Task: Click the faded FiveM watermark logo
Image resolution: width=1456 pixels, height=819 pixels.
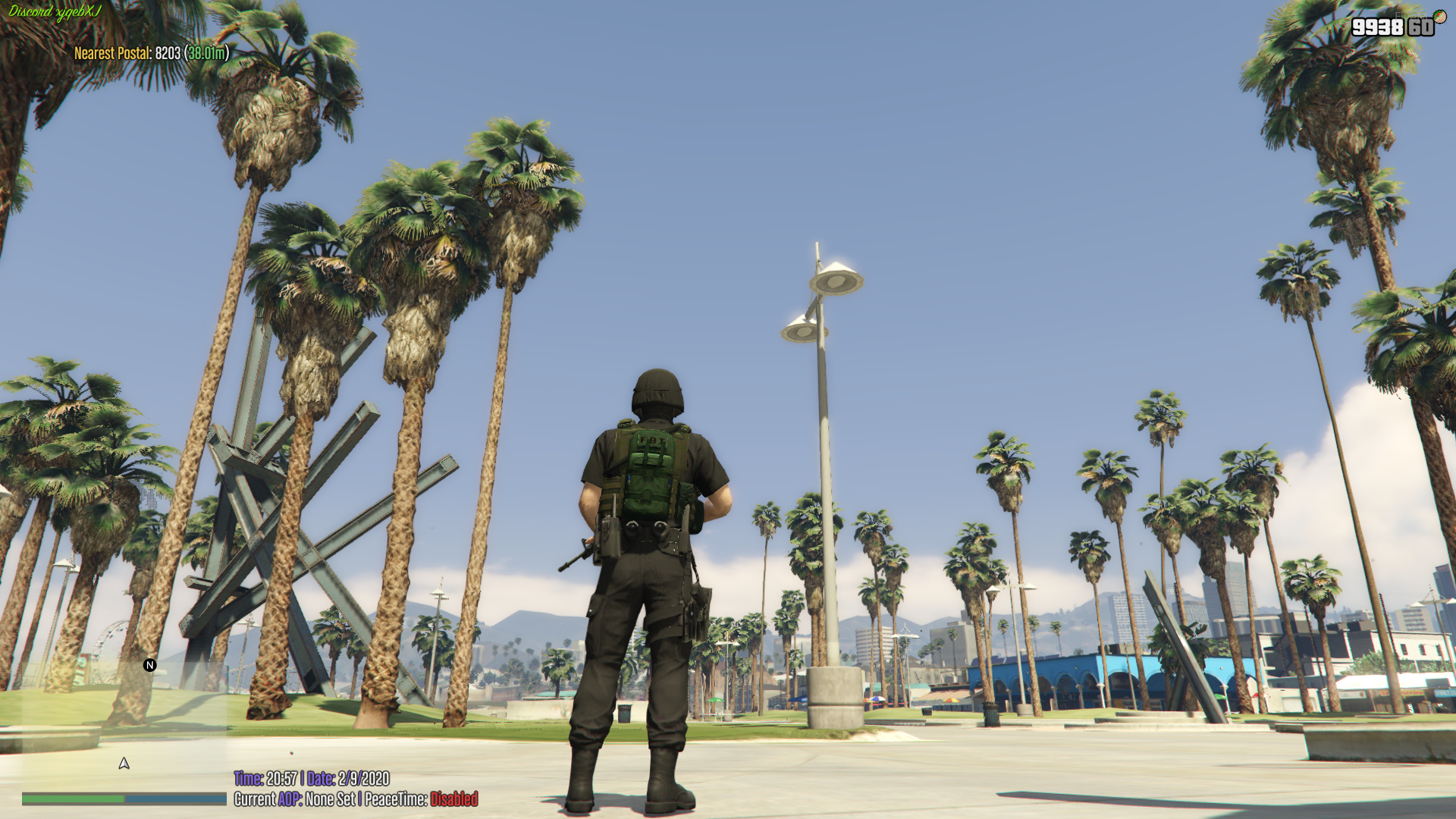Action: (1412, 17)
